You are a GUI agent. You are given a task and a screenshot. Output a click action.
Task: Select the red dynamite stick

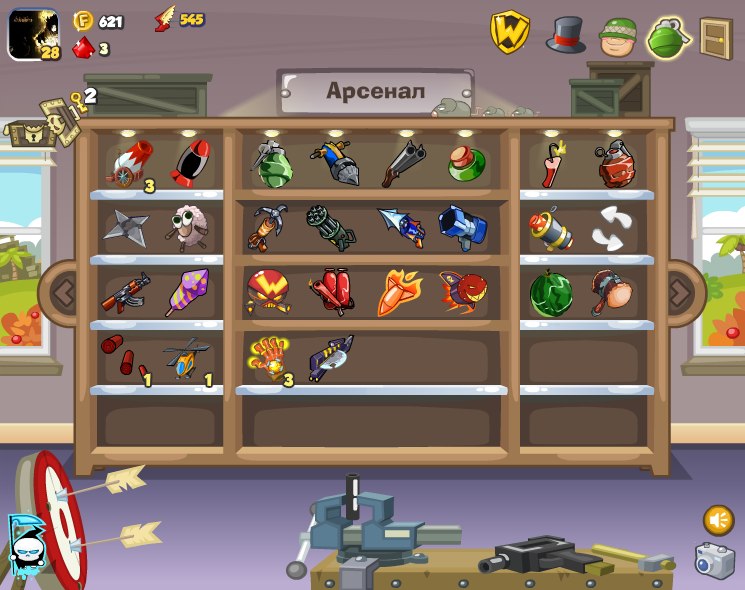pyautogui.click(x=551, y=164)
